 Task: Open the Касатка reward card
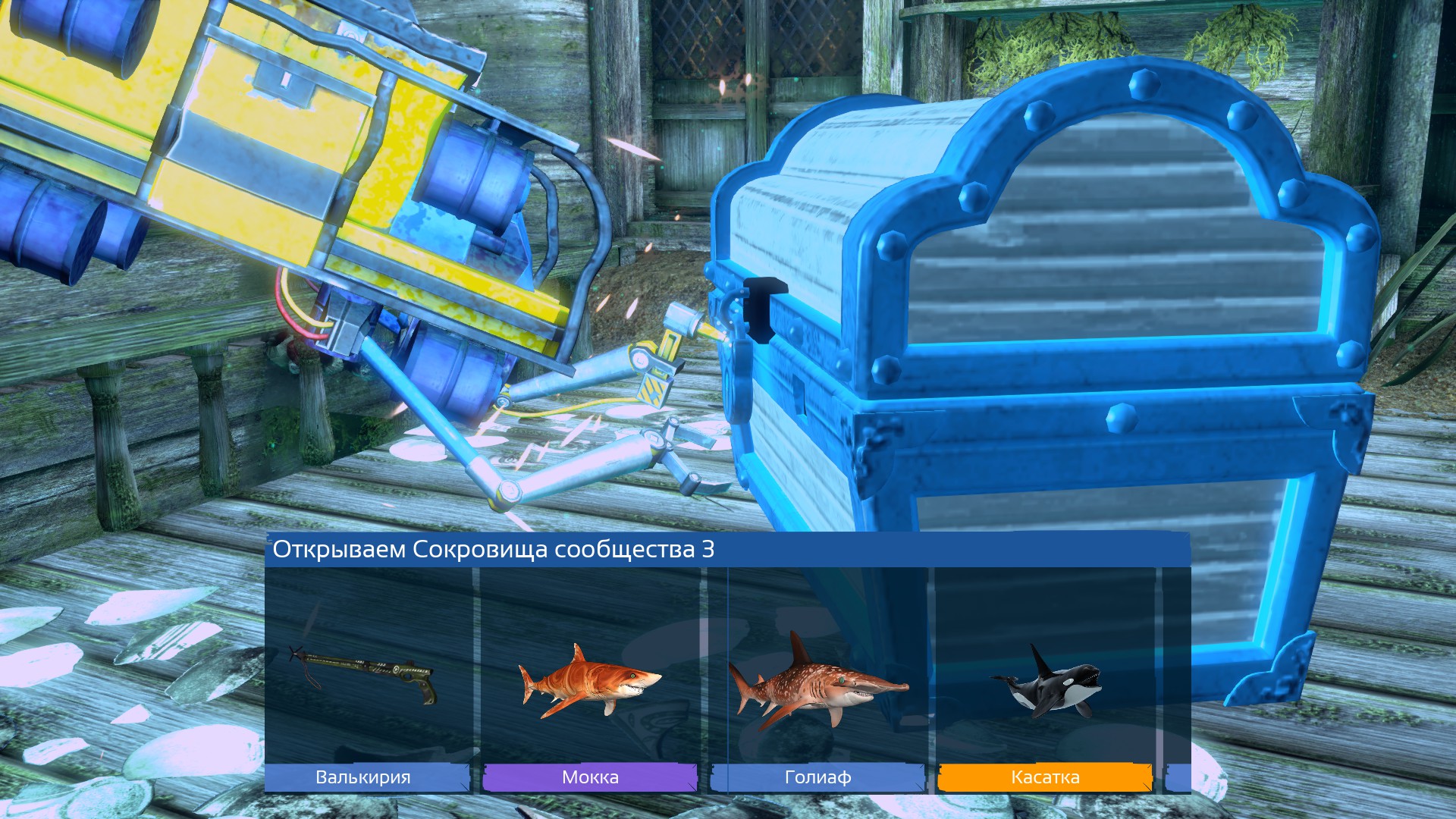click(x=1050, y=667)
